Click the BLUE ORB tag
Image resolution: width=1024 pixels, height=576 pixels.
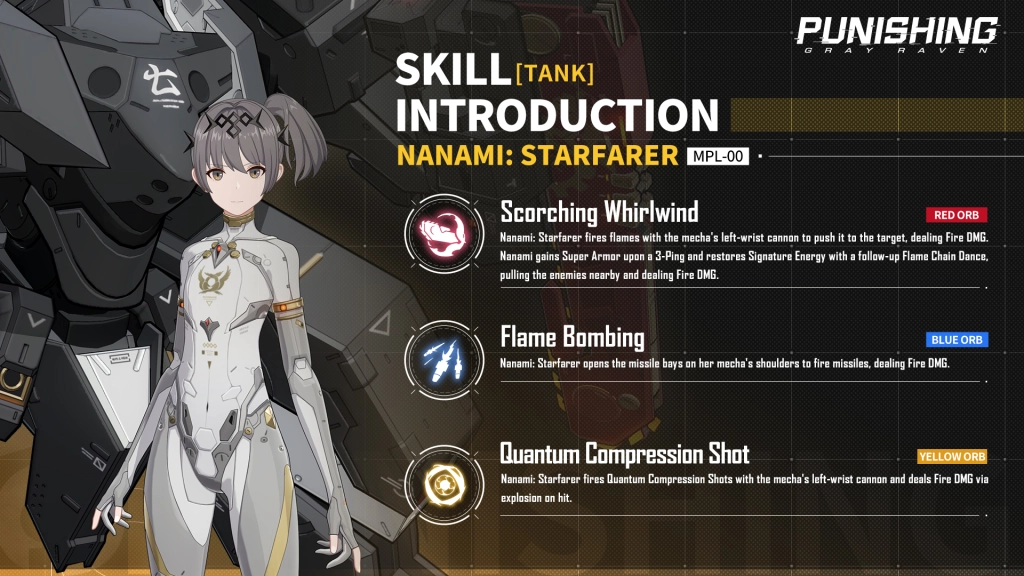pyautogui.click(x=957, y=340)
